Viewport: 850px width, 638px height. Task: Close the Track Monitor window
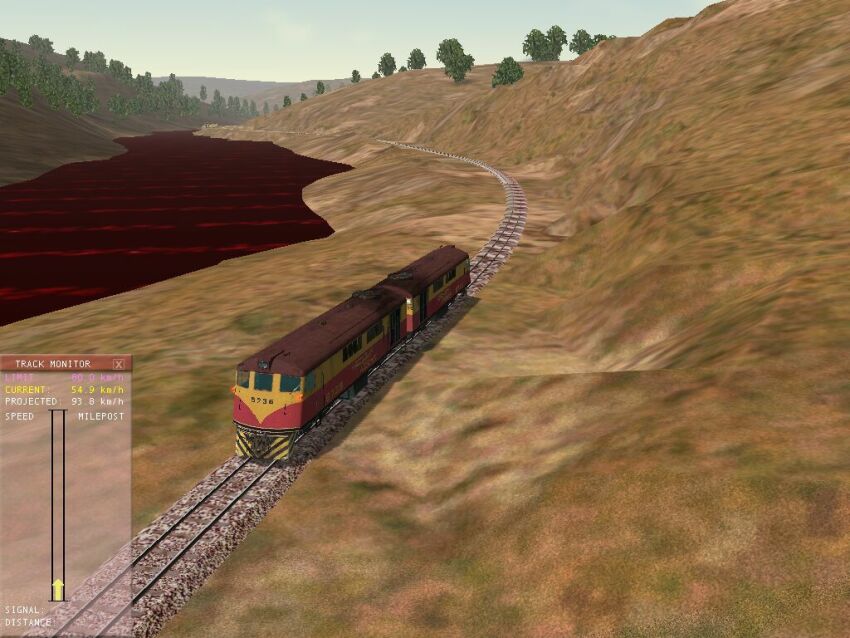[119, 364]
